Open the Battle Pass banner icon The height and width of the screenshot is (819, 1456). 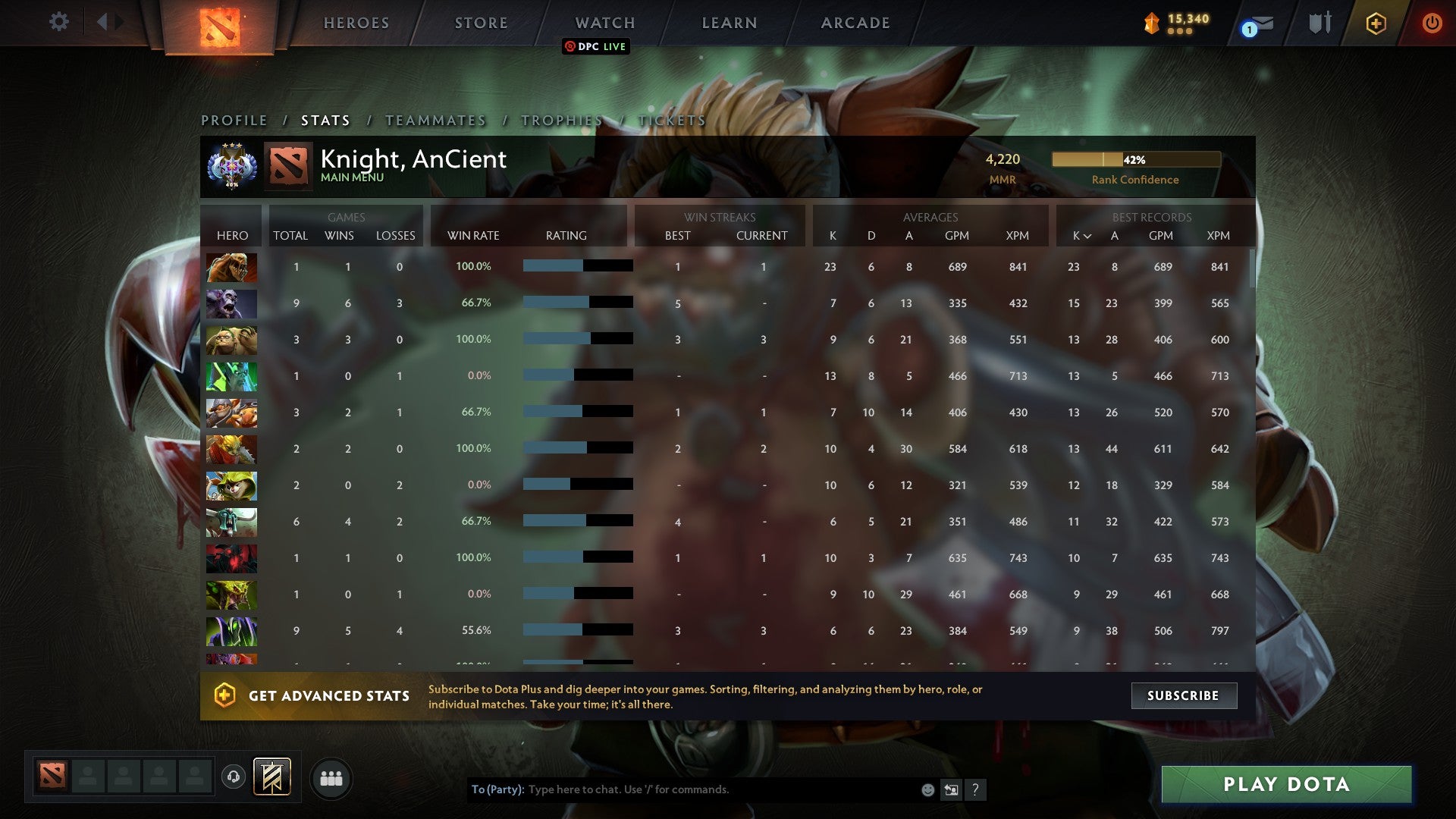(273, 777)
